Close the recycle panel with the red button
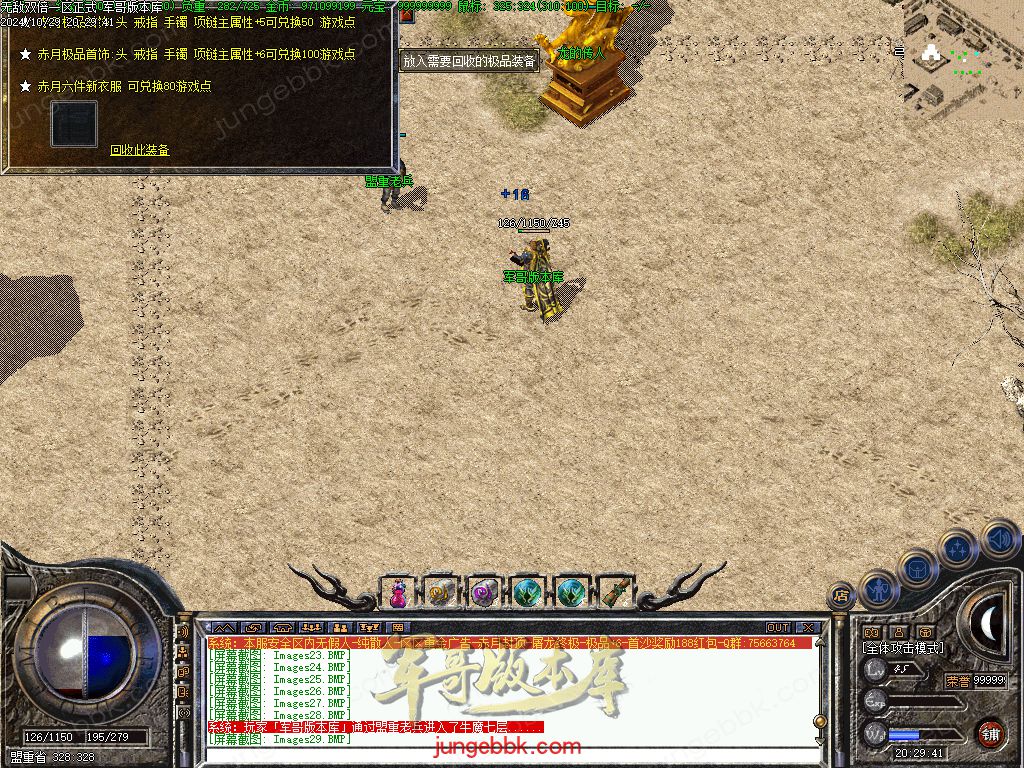The height and width of the screenshot is (768, 1024). tap(406, 15)
